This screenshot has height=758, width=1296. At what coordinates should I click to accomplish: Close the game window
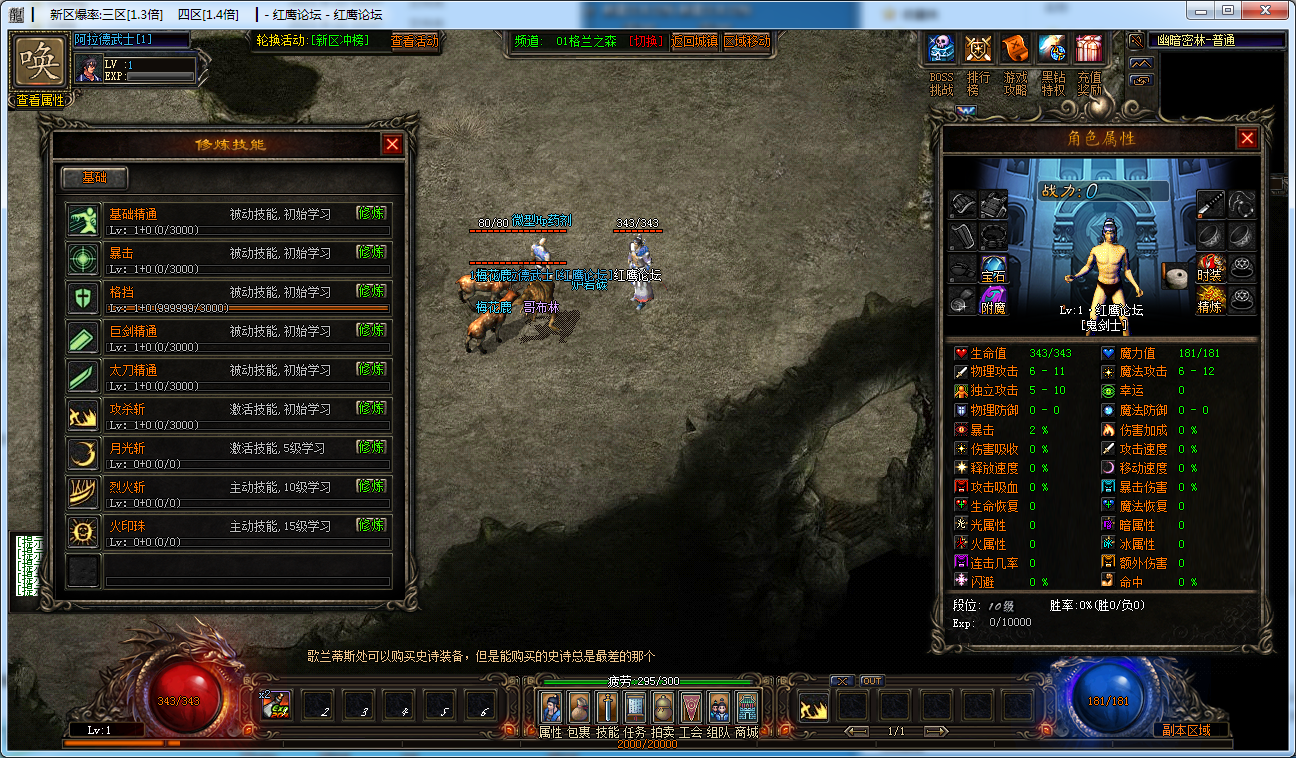[x=1265, y=11]
